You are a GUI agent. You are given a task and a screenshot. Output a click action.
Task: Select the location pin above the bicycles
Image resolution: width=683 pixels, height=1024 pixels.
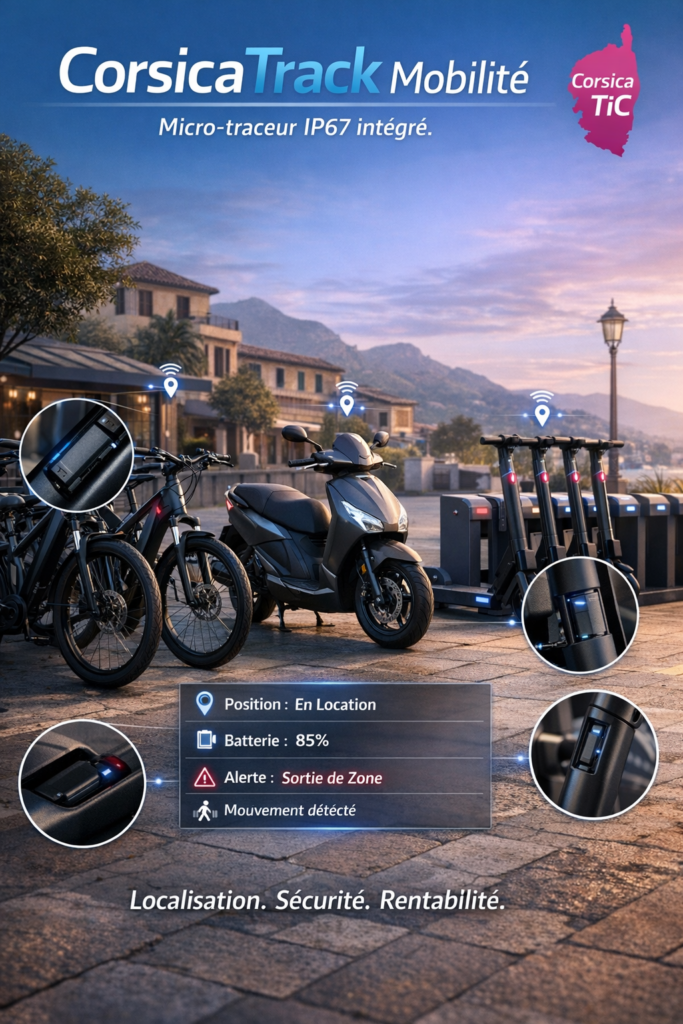coord(170,386)
